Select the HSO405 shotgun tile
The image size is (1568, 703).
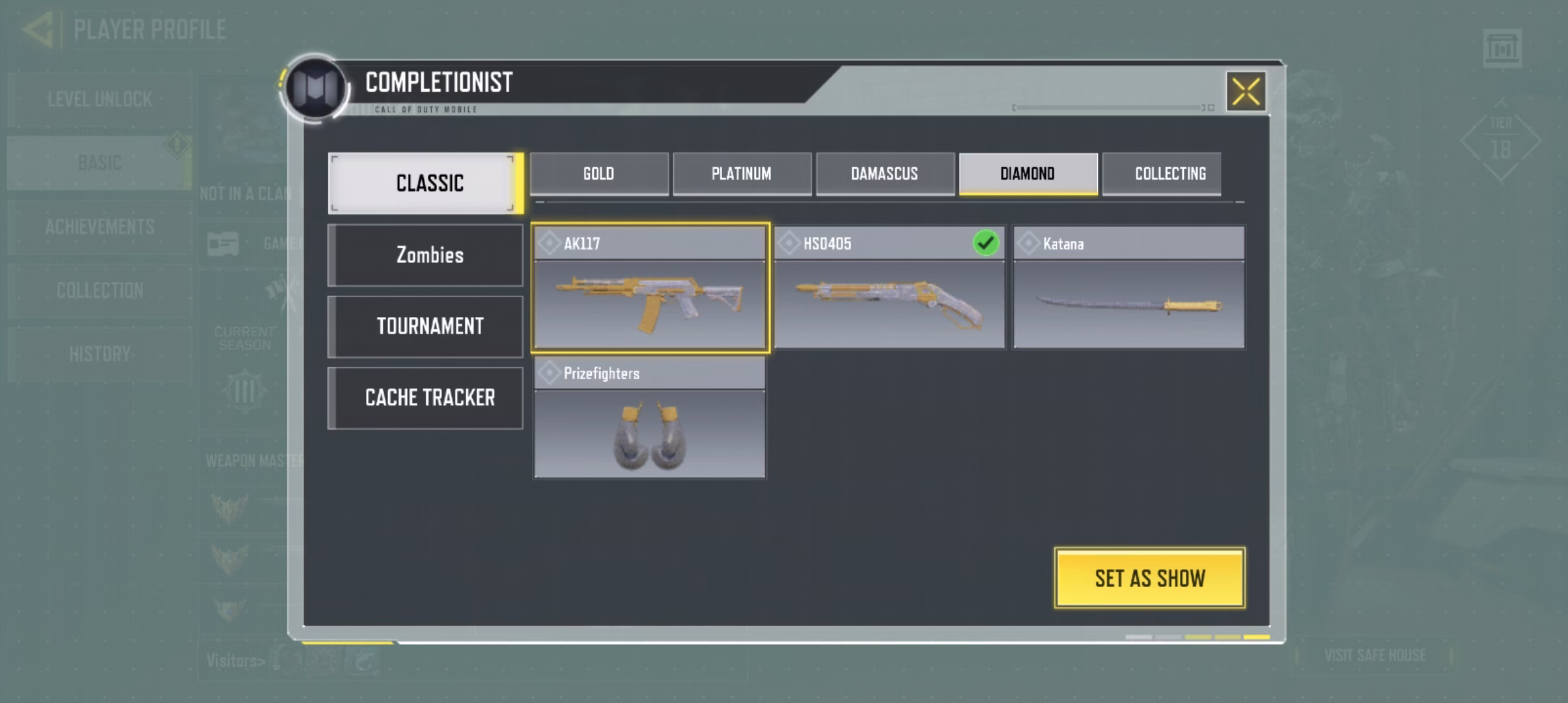(x=889, y=288)
